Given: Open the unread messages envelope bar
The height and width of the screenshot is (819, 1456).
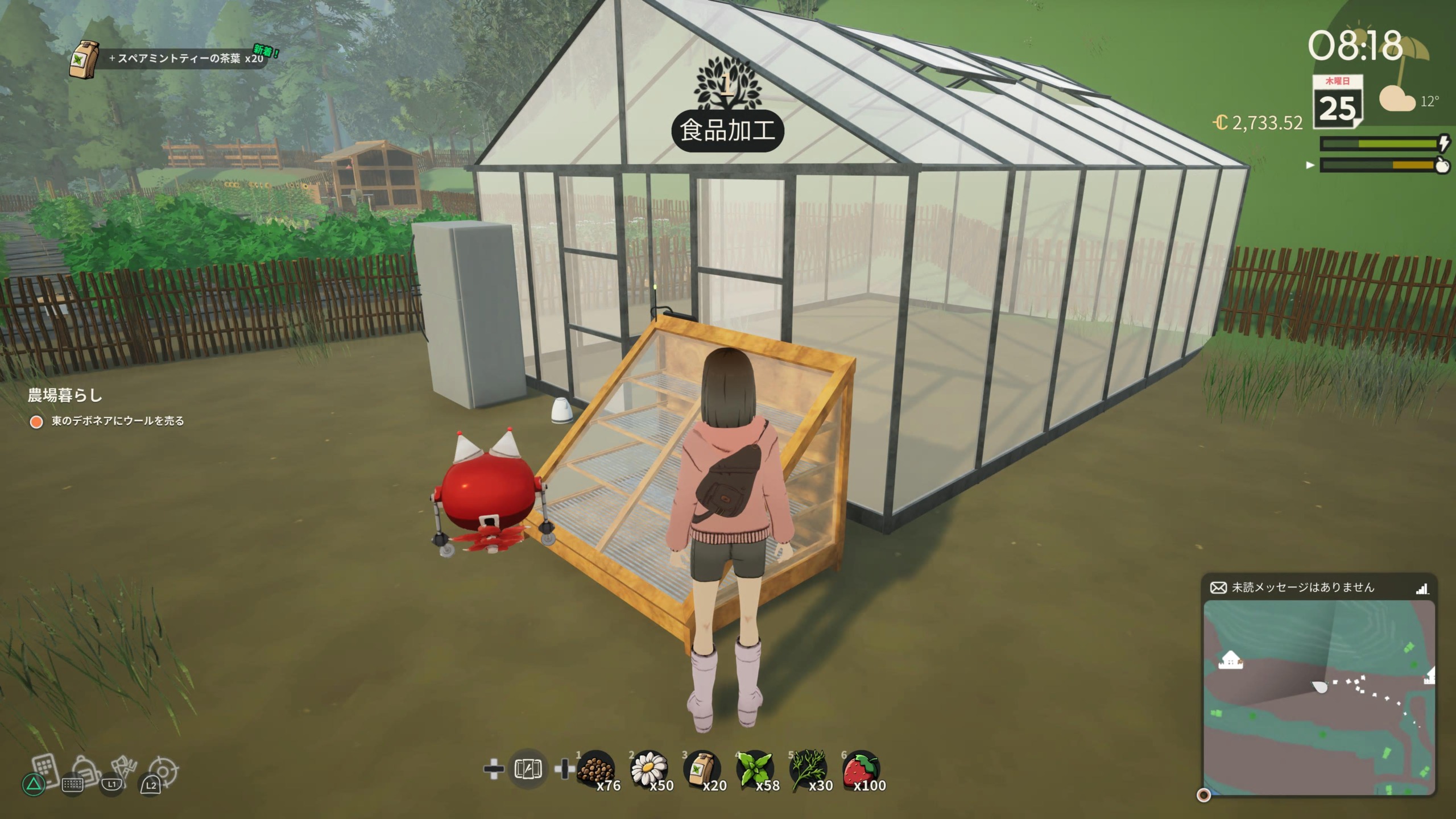Looking at the screenshot, I should [x=1317, y=588].
